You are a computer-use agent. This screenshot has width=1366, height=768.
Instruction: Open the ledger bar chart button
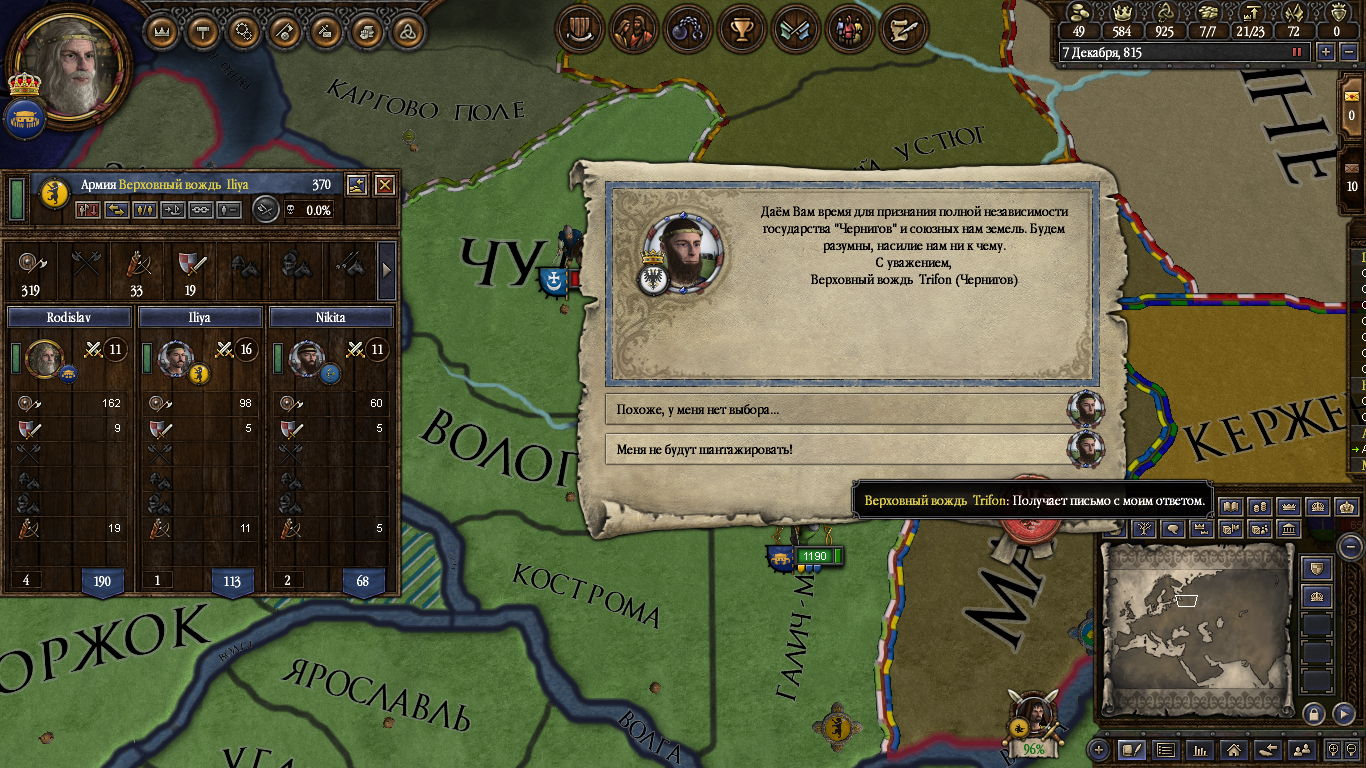(x=1199, y=749)
